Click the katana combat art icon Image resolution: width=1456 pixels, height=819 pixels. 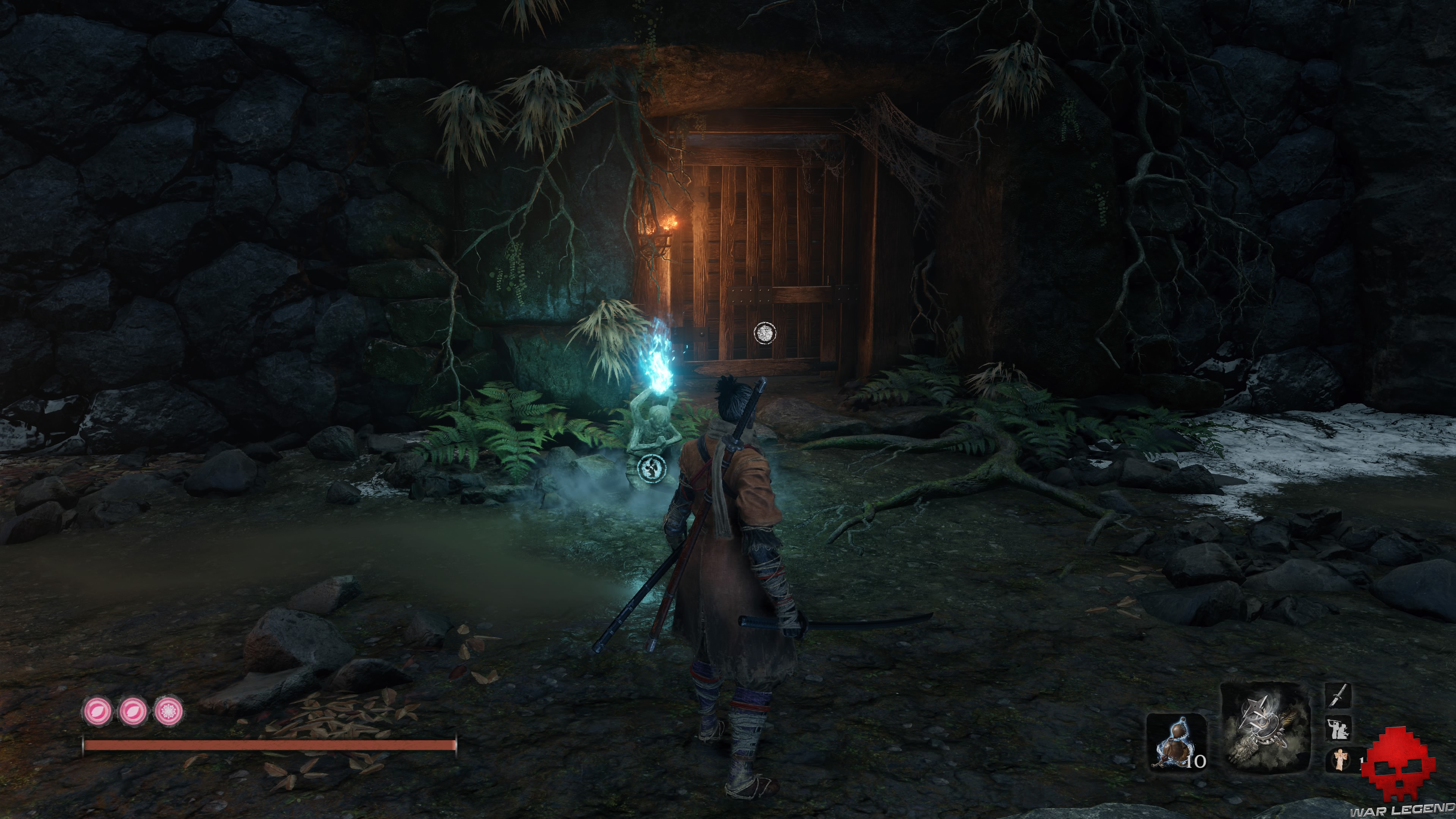1338,696
